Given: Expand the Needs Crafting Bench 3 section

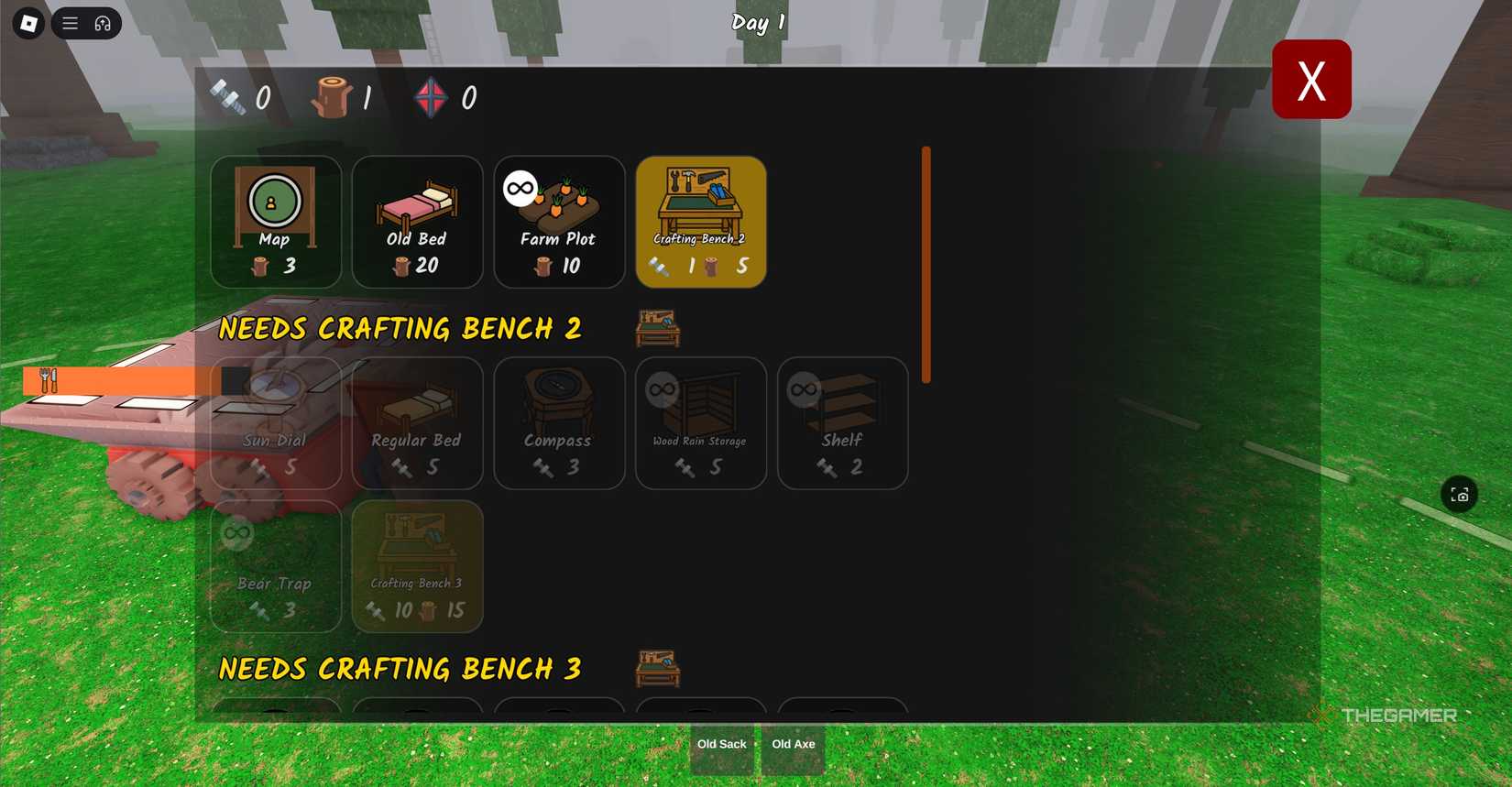Looking at the screenshot, I should [400, 669].
